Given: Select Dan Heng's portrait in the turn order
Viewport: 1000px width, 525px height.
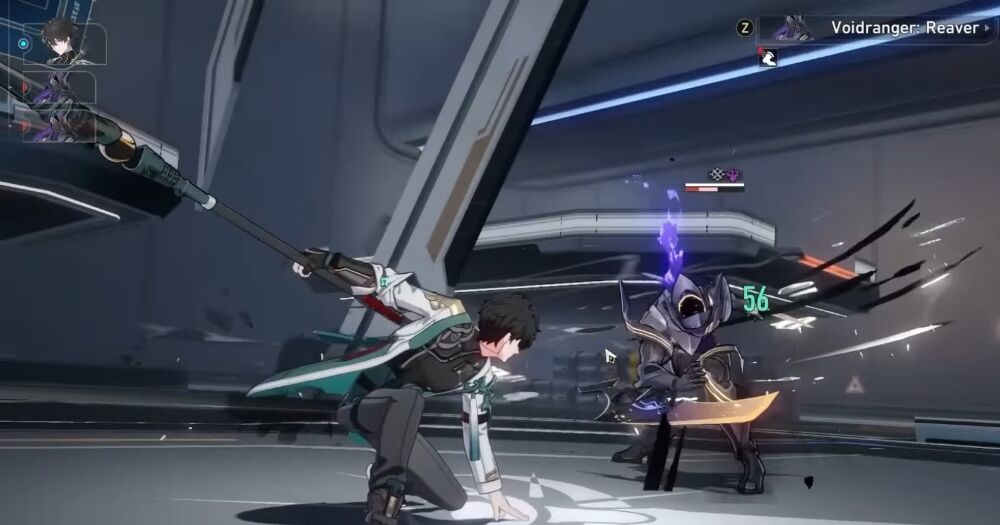Looking at the screenshot, I should (x=63, y=44).
